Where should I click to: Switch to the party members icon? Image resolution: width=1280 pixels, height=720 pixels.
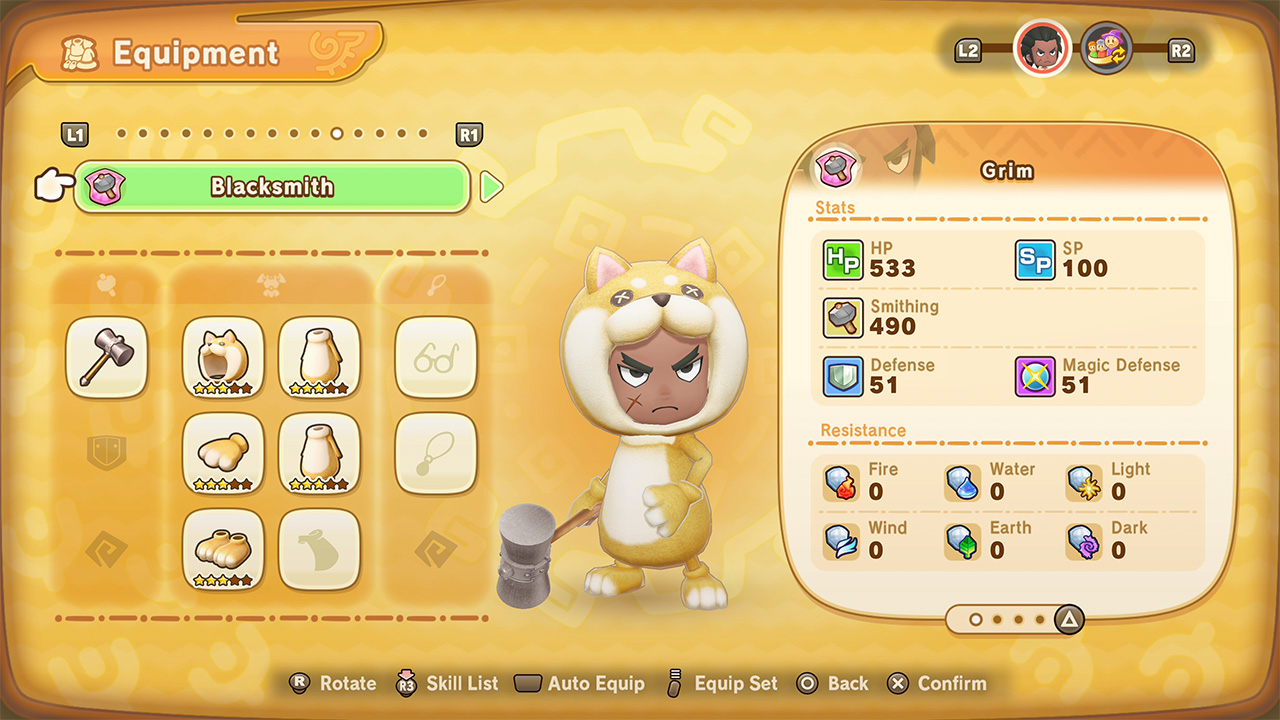point(1106,48)
